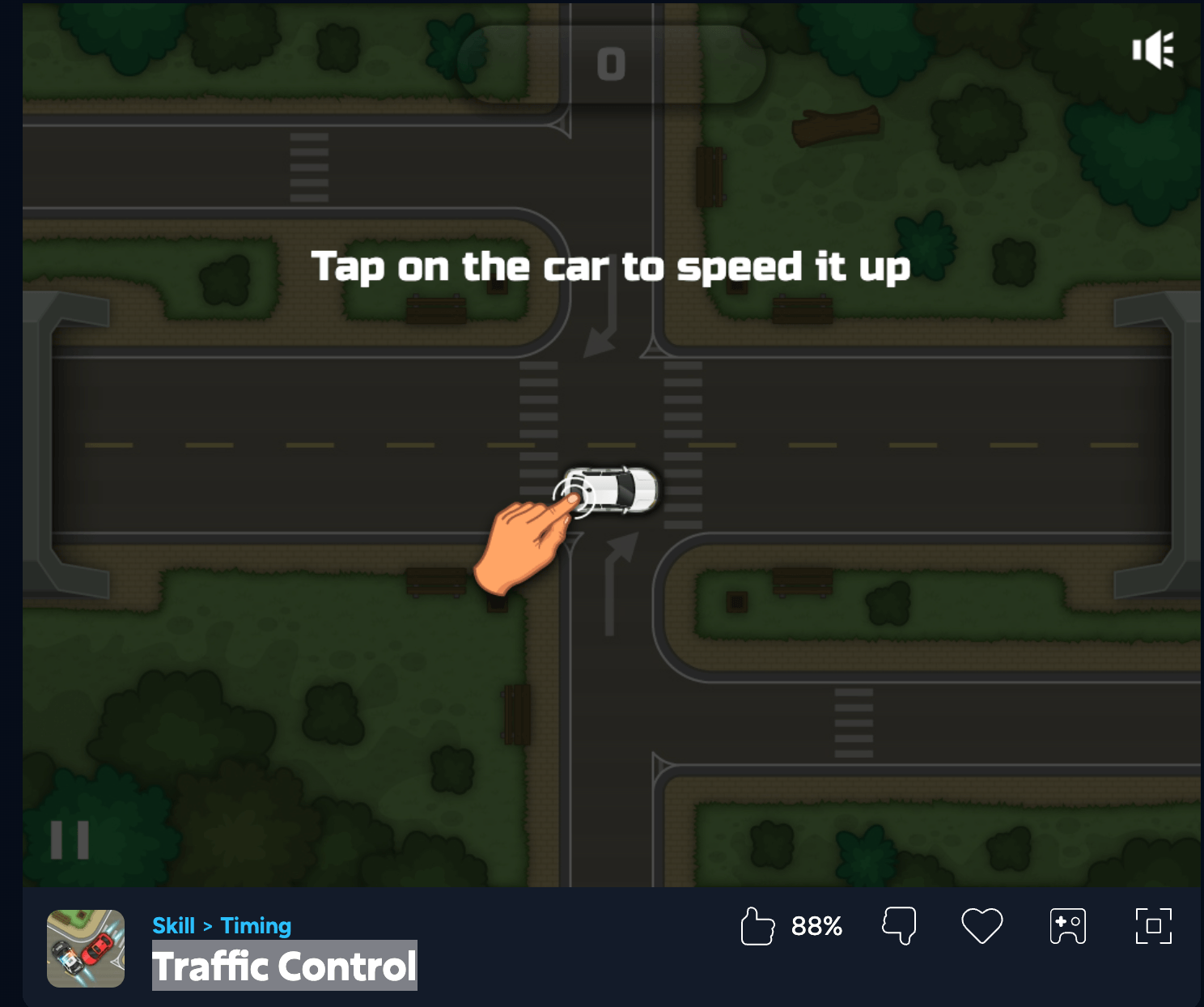Image resolution: width=1204 pixels, height=1007 pixels.
Task: Toggle the sound speaker icon
Action: point(1152,50)
